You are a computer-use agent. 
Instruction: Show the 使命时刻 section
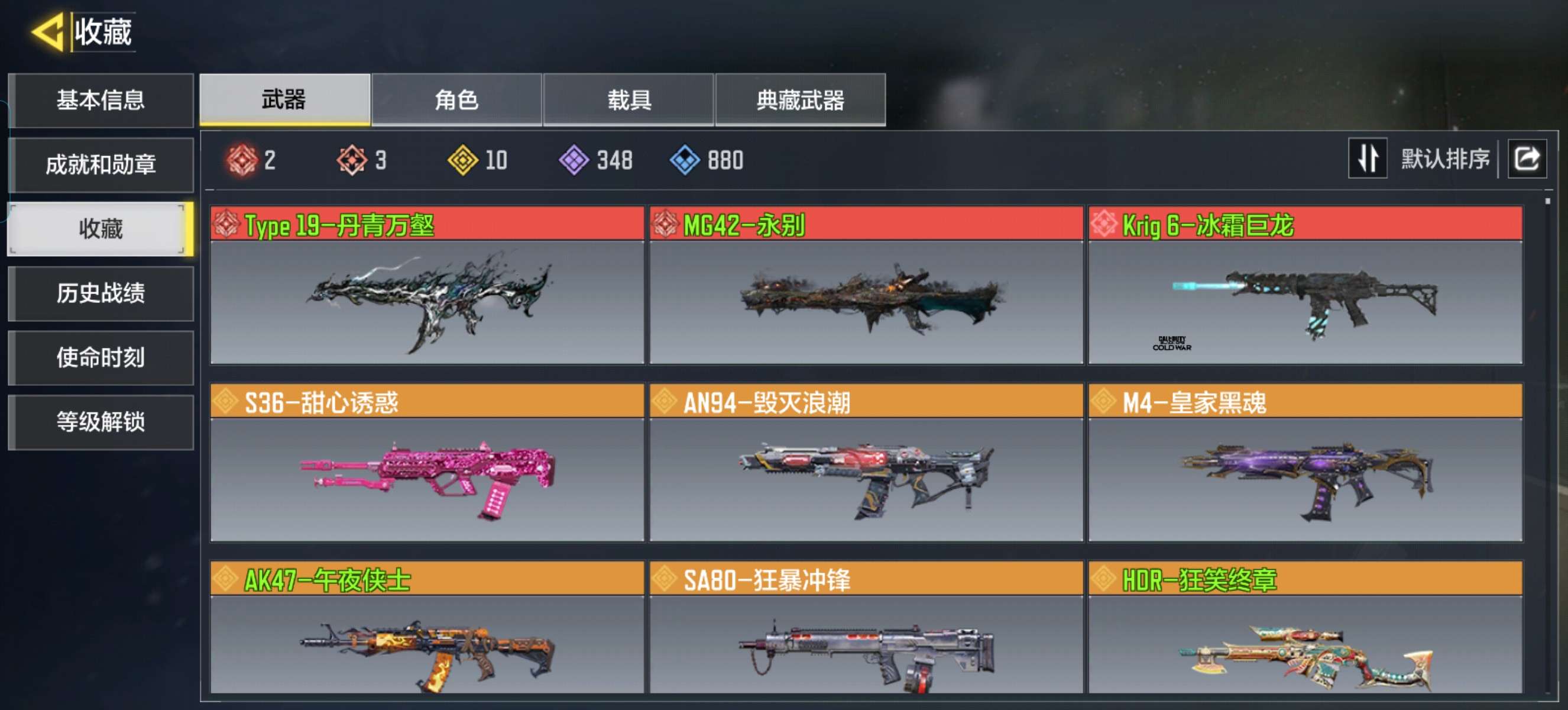pyautogui.click(x=101, y=357)
